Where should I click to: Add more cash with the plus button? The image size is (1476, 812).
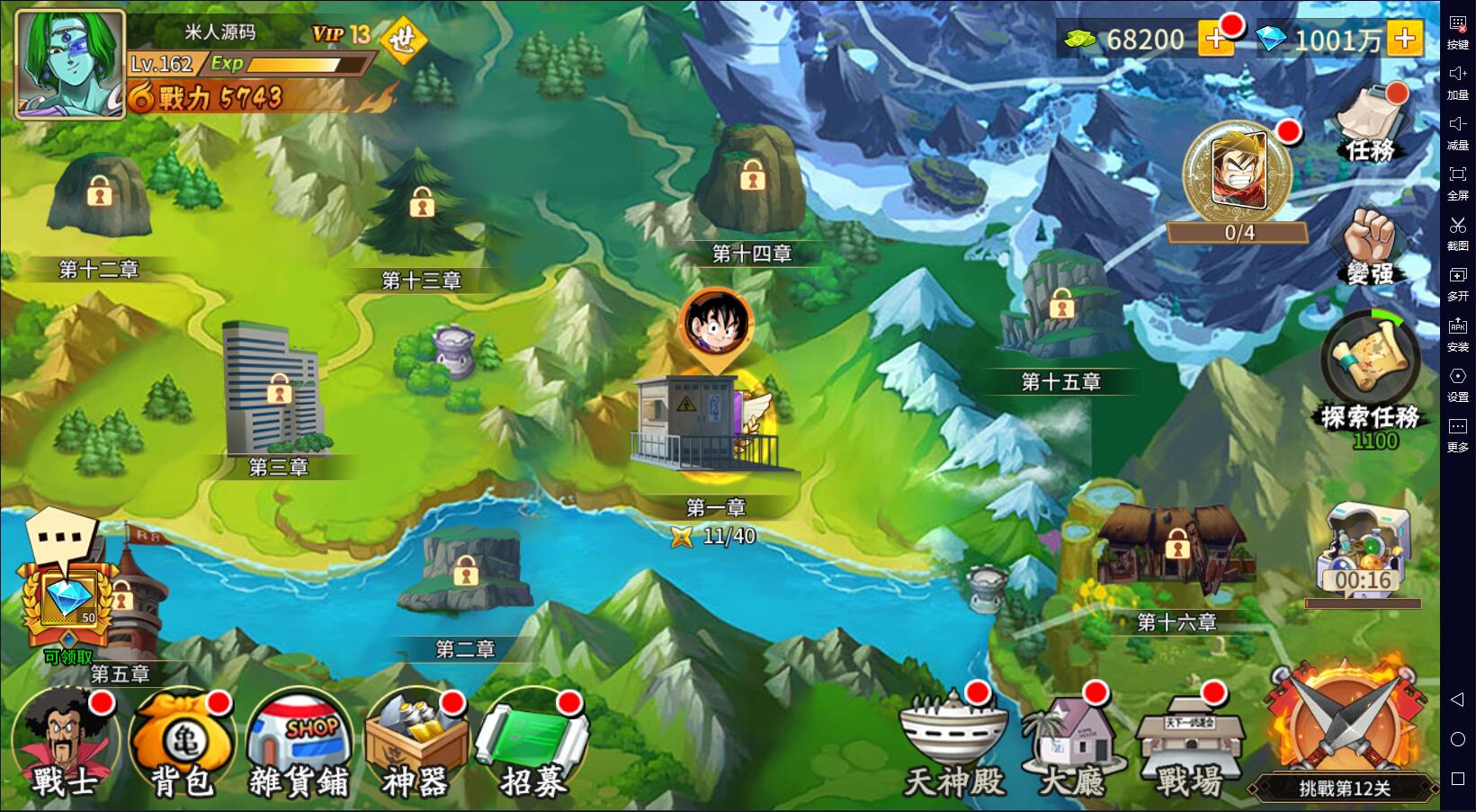tap(1216, 39)
